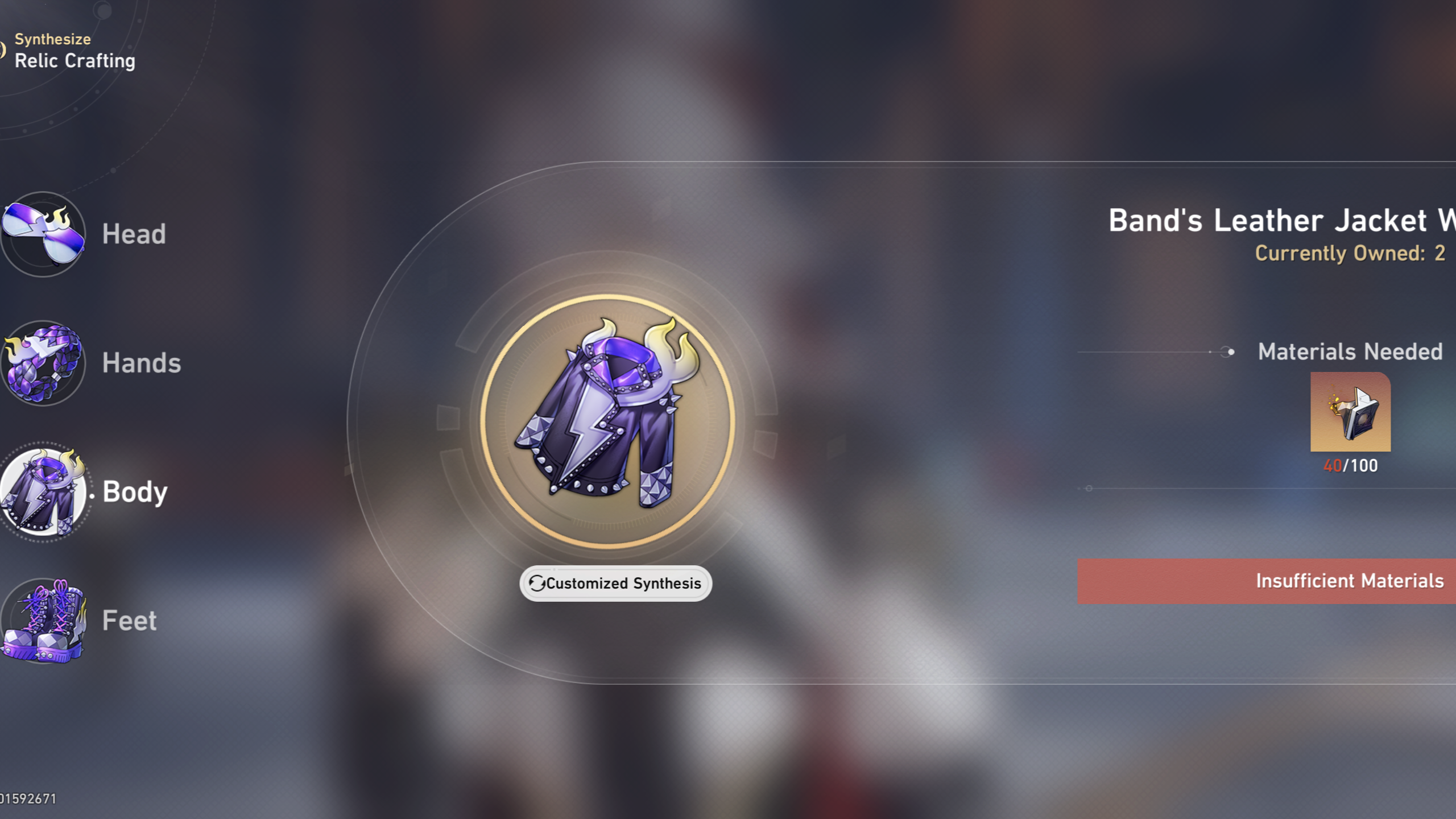Screen dimensions: 1456x819
Task: Switch to the Hands category
Action: point(141,363)
